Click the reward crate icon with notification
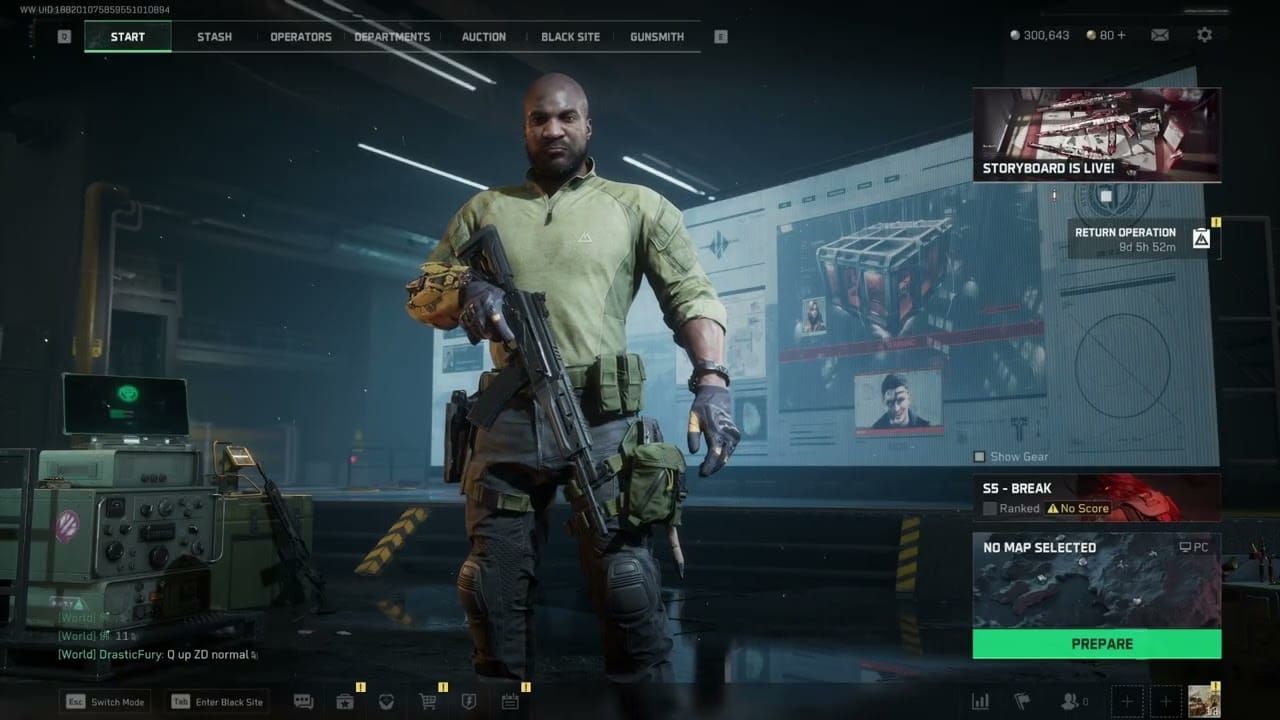This screenshot has height=720, width=1280. [346, 702]
